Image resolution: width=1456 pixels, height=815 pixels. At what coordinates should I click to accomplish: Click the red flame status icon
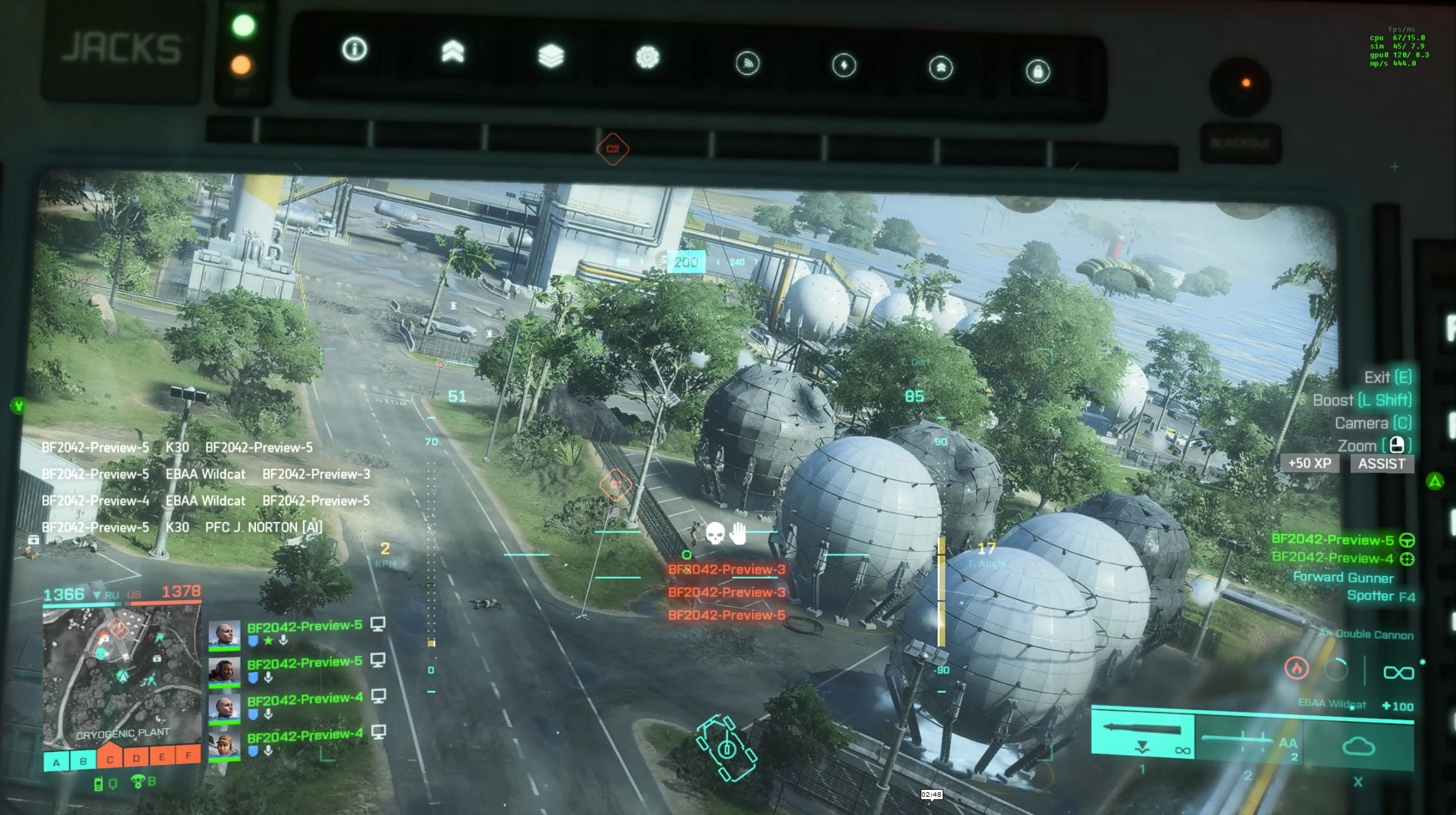(1296, 668)
